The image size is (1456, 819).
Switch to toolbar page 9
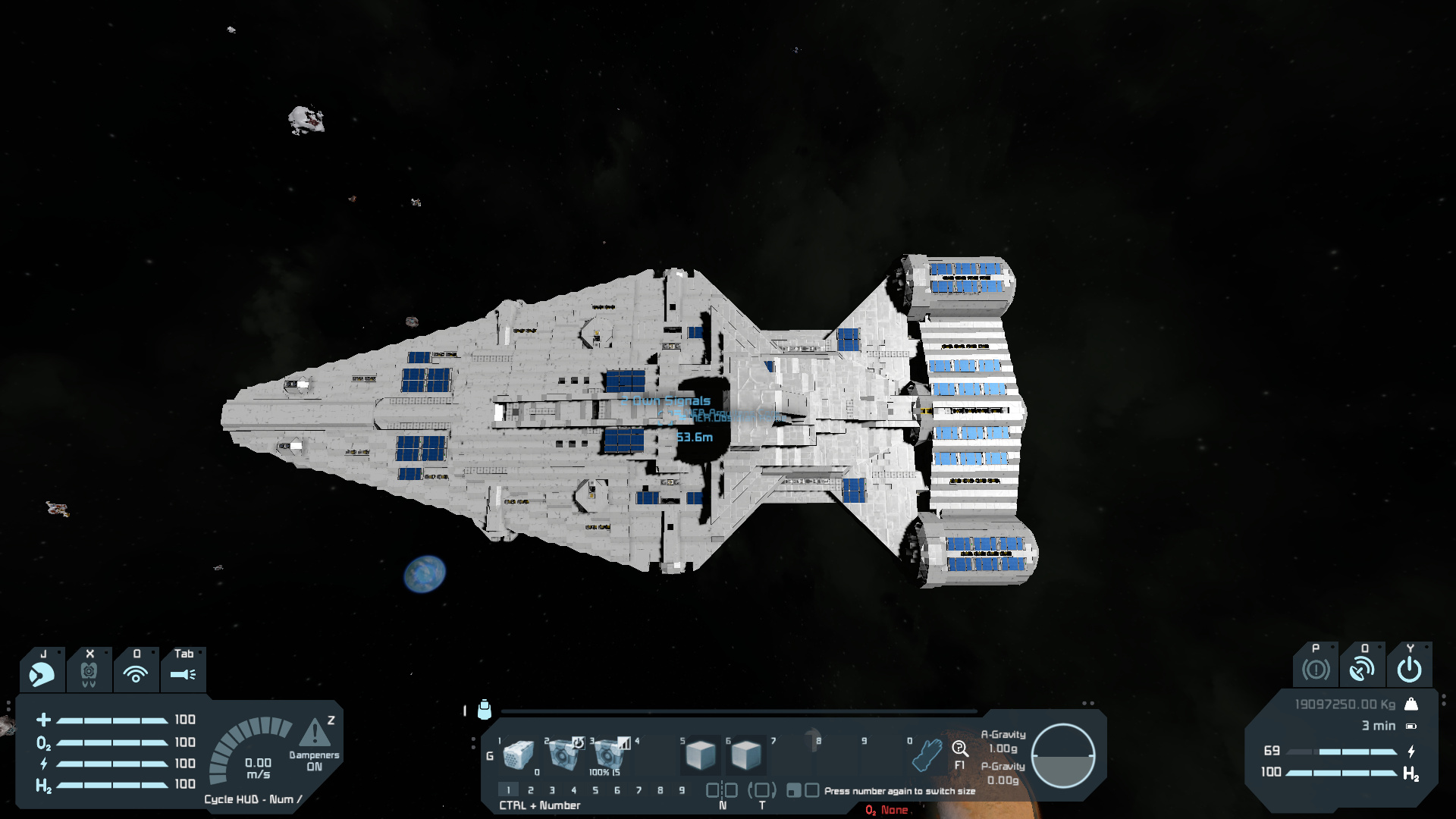[x=682, y=790]
